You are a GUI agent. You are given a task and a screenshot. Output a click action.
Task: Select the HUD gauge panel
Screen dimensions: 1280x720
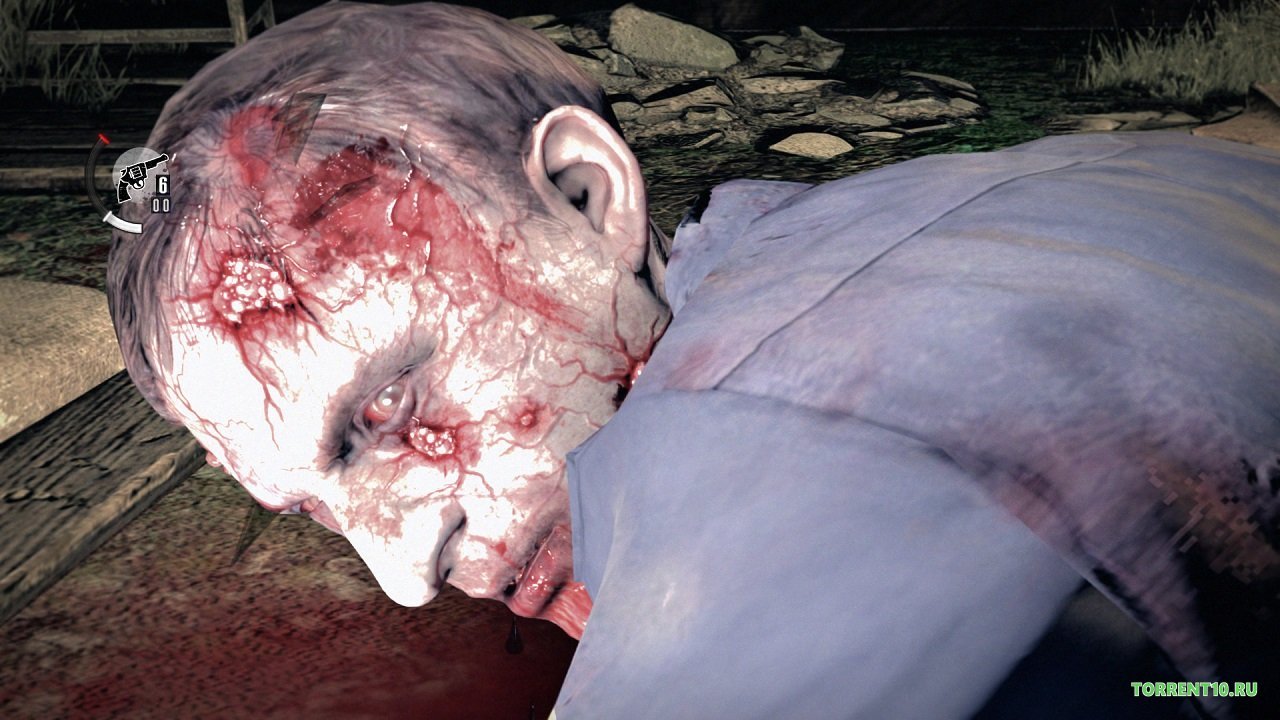click(x=134, y=180)
